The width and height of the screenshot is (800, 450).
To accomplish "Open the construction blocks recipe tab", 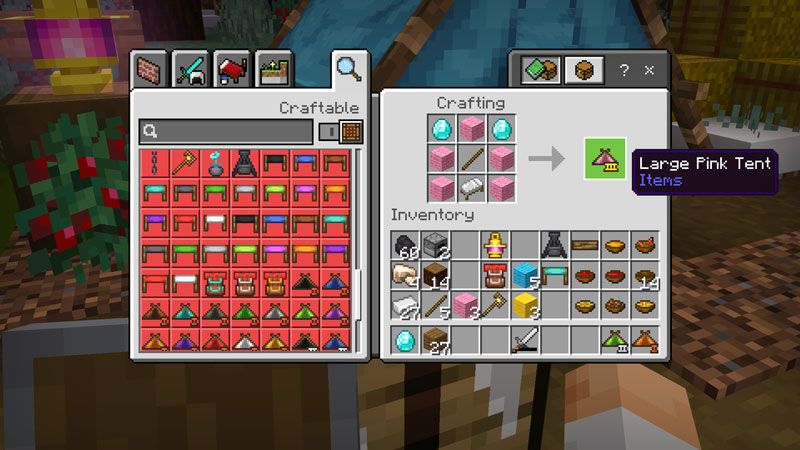I will coord(149,70).
